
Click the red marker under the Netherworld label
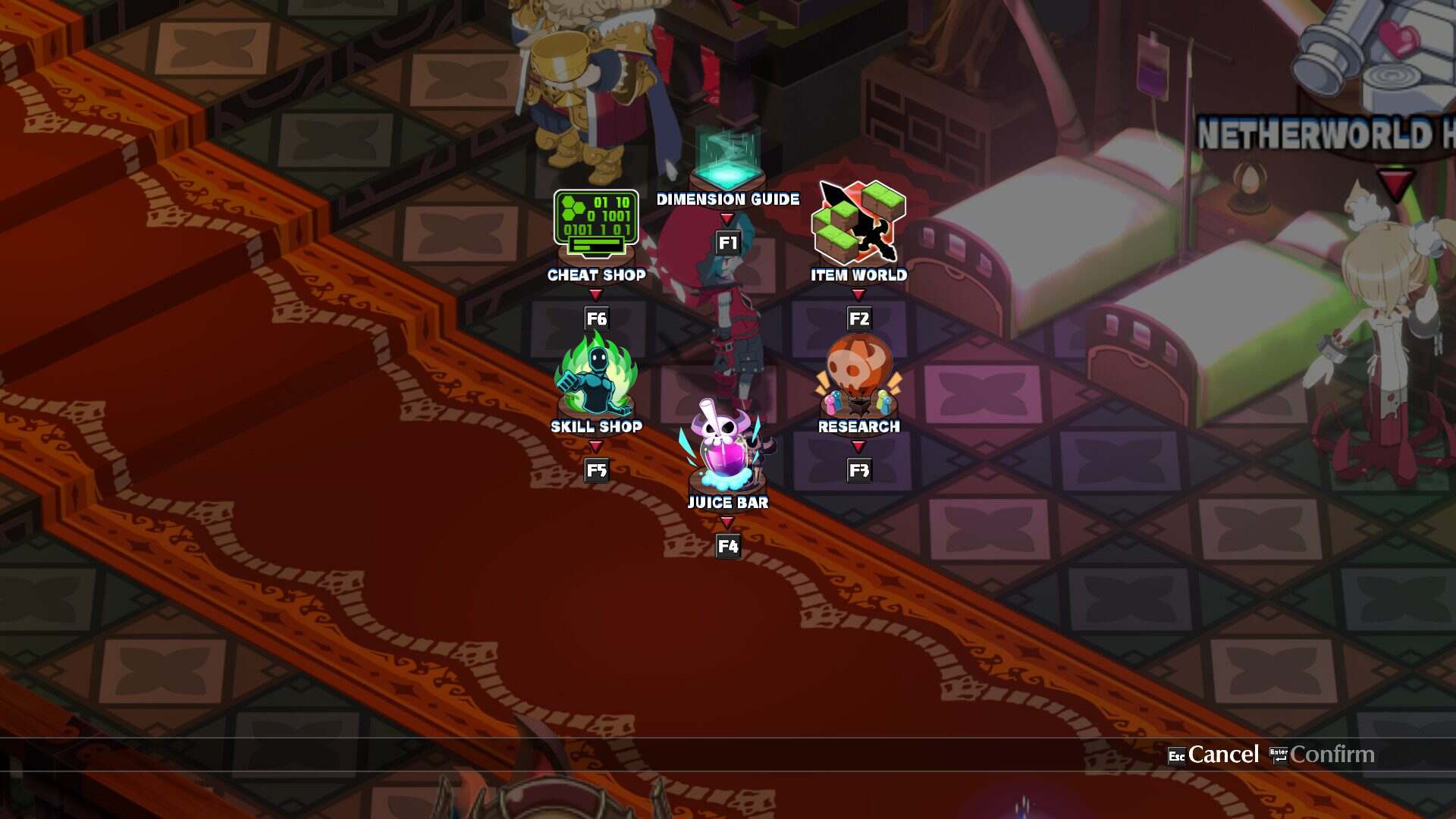(x=1392, y=180)
